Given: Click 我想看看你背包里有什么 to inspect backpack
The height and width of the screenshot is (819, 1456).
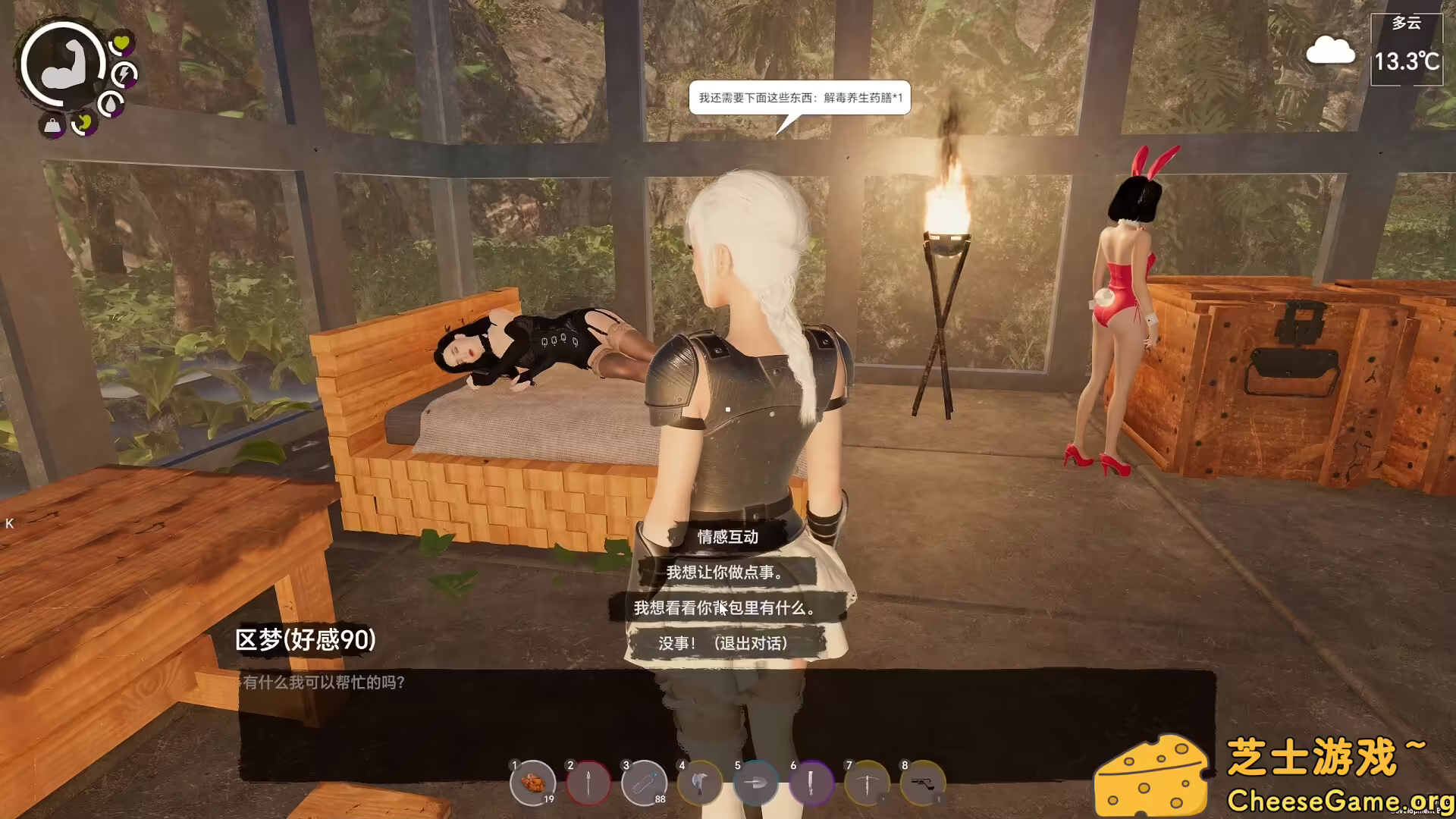Looking at the screenshot, I should [x=724, y=607].
